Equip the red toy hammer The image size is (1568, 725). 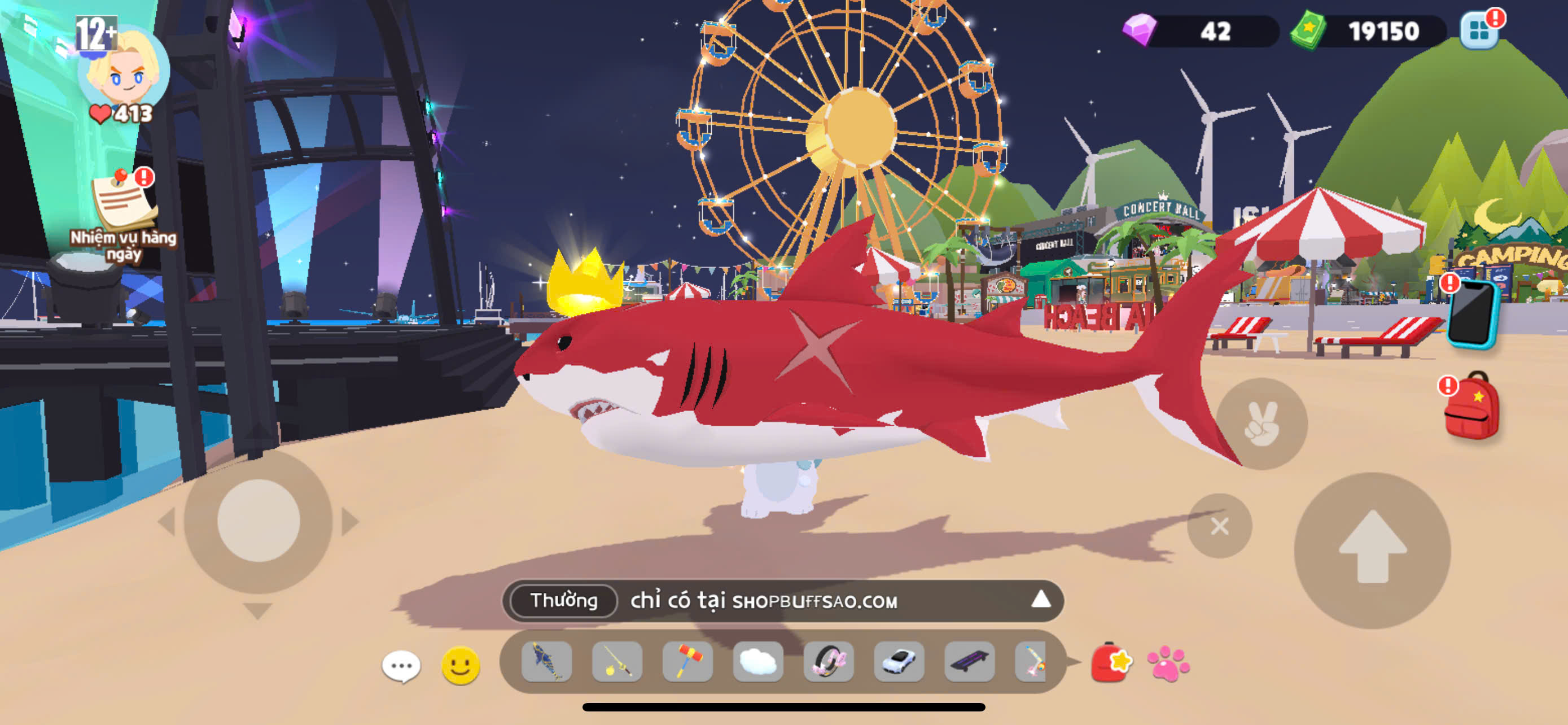(687, 662)
